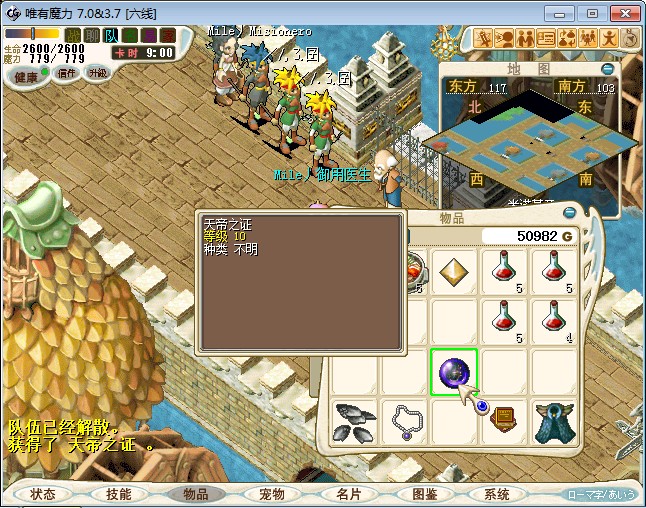Image resolution: width=646 pixels, height=508 pixels.
Task: Select the golden diamond crystal item
Action: 453,270
